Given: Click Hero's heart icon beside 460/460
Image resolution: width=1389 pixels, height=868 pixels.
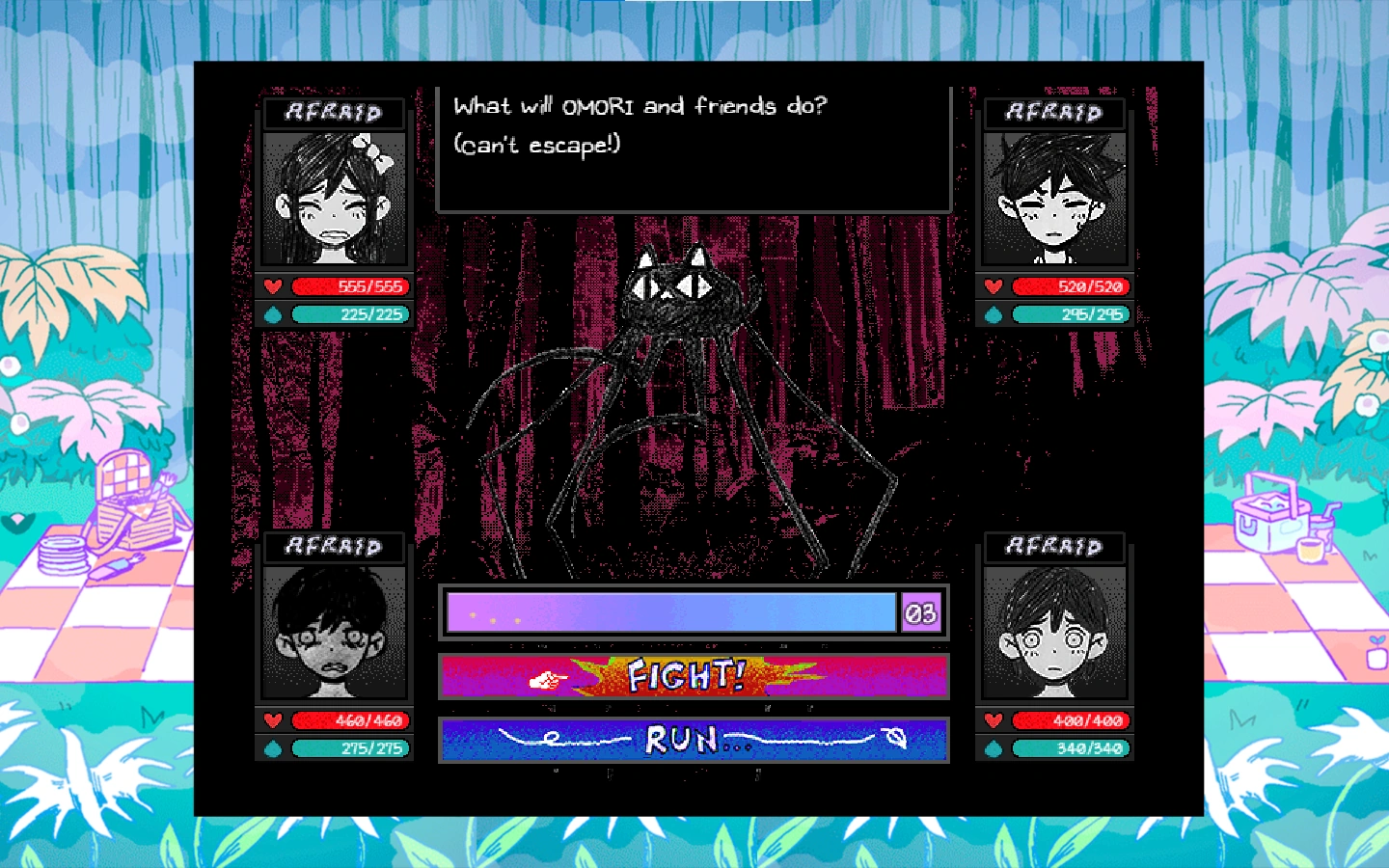Looking at the screenshot, I should tap(272, 720).
